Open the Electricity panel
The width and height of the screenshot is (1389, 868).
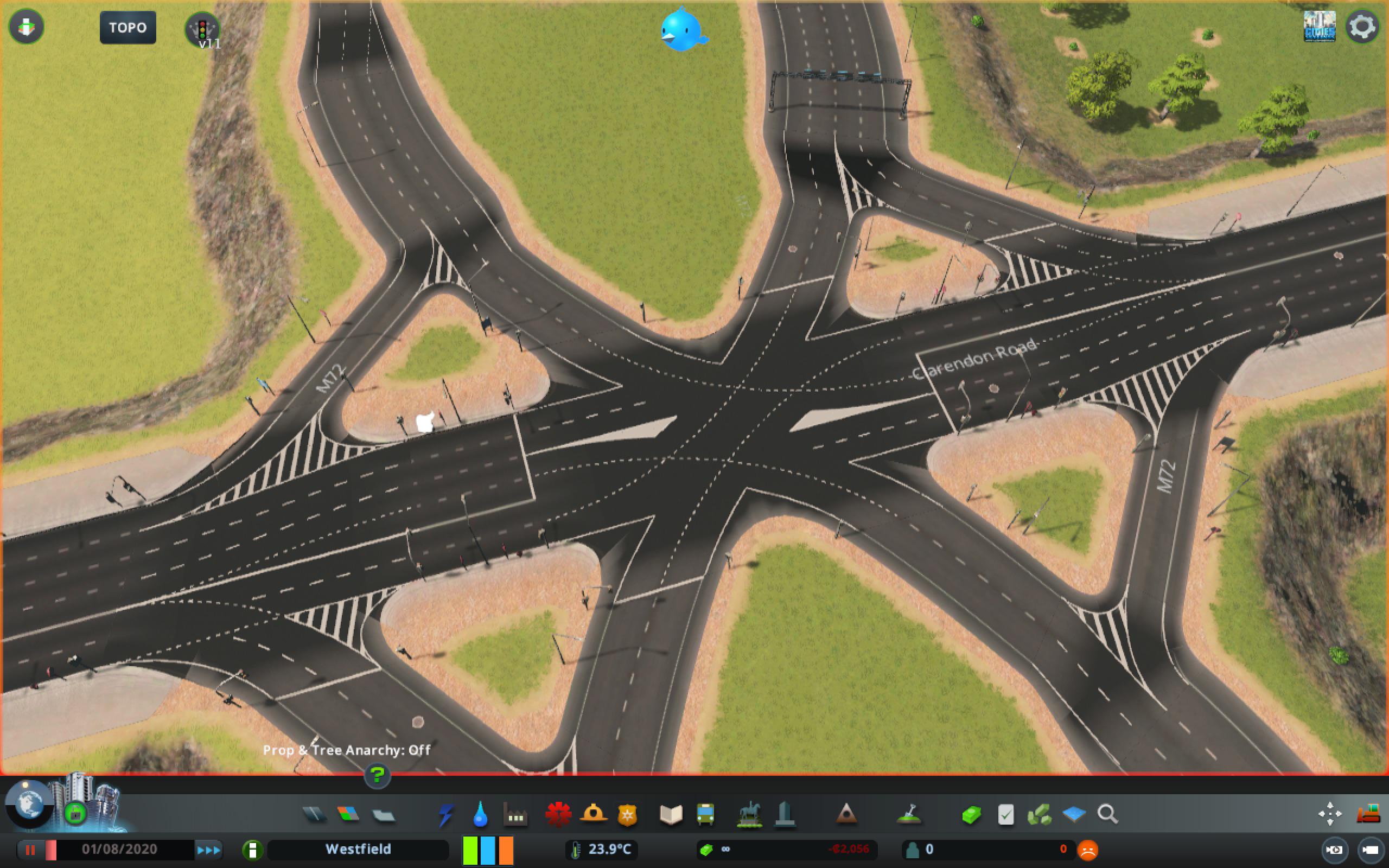[447, 814]
